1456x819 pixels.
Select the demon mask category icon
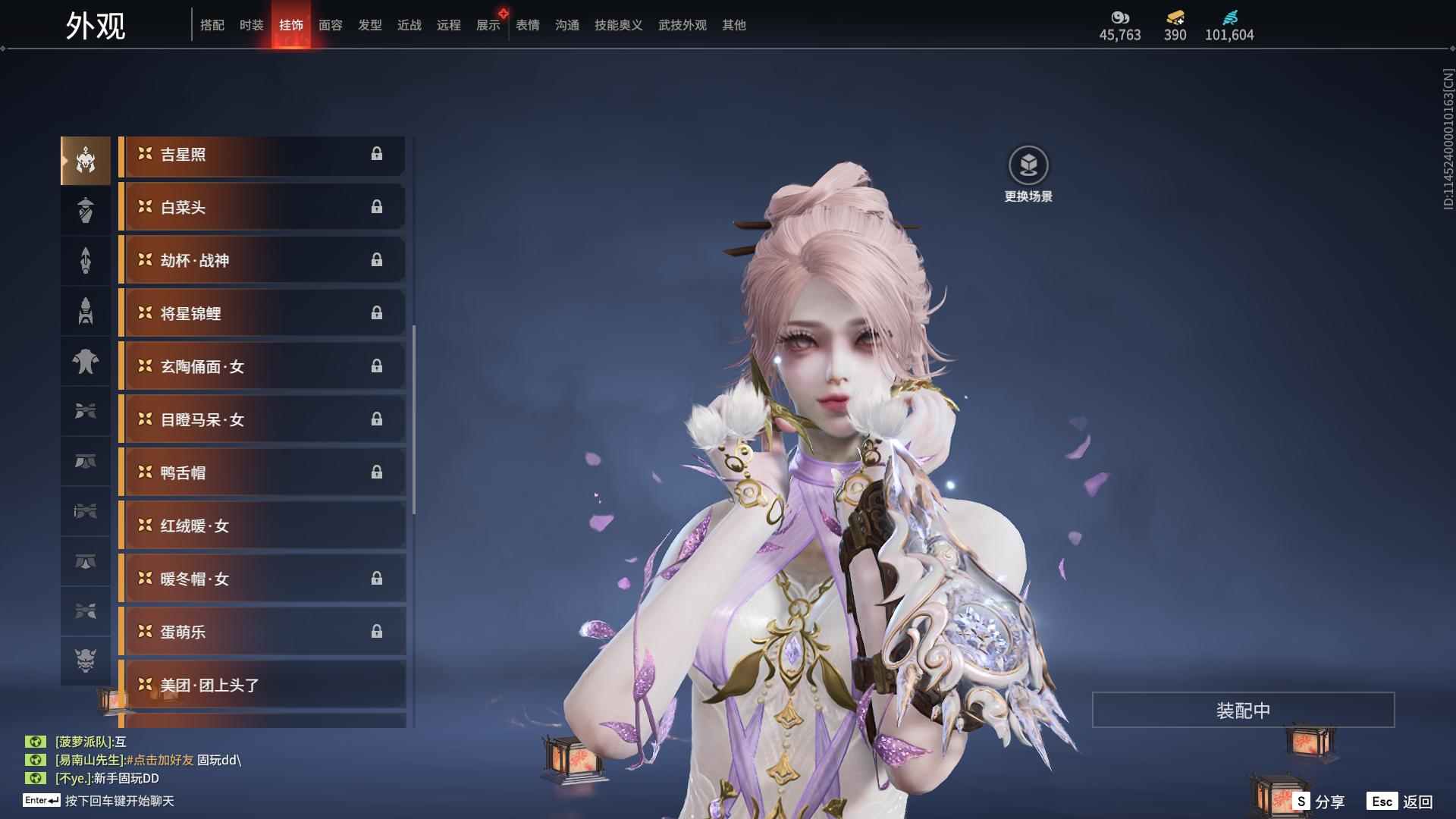[x=86, y=661]
